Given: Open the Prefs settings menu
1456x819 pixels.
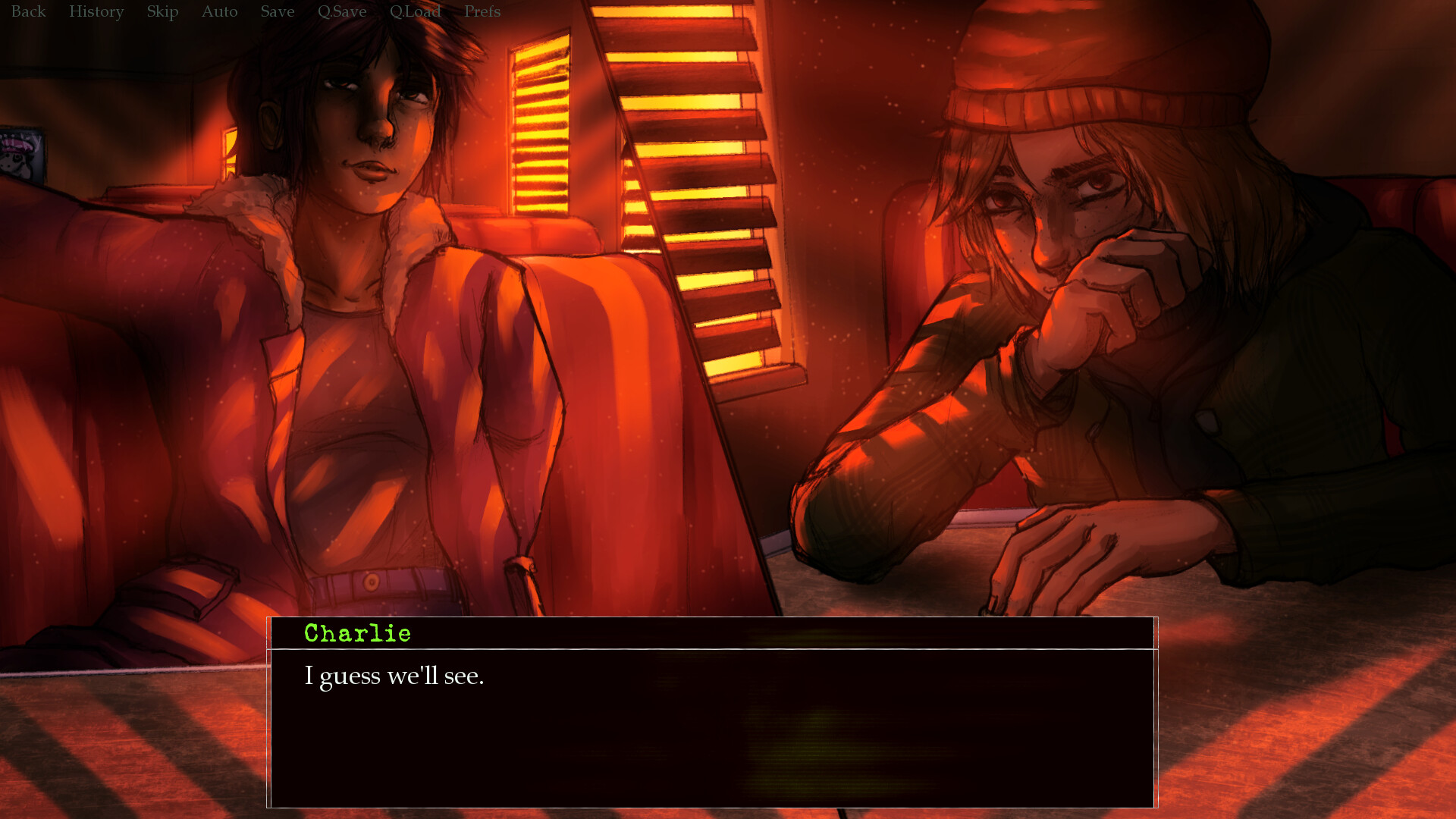Looking at the screenshot, I should coord(482,11).
